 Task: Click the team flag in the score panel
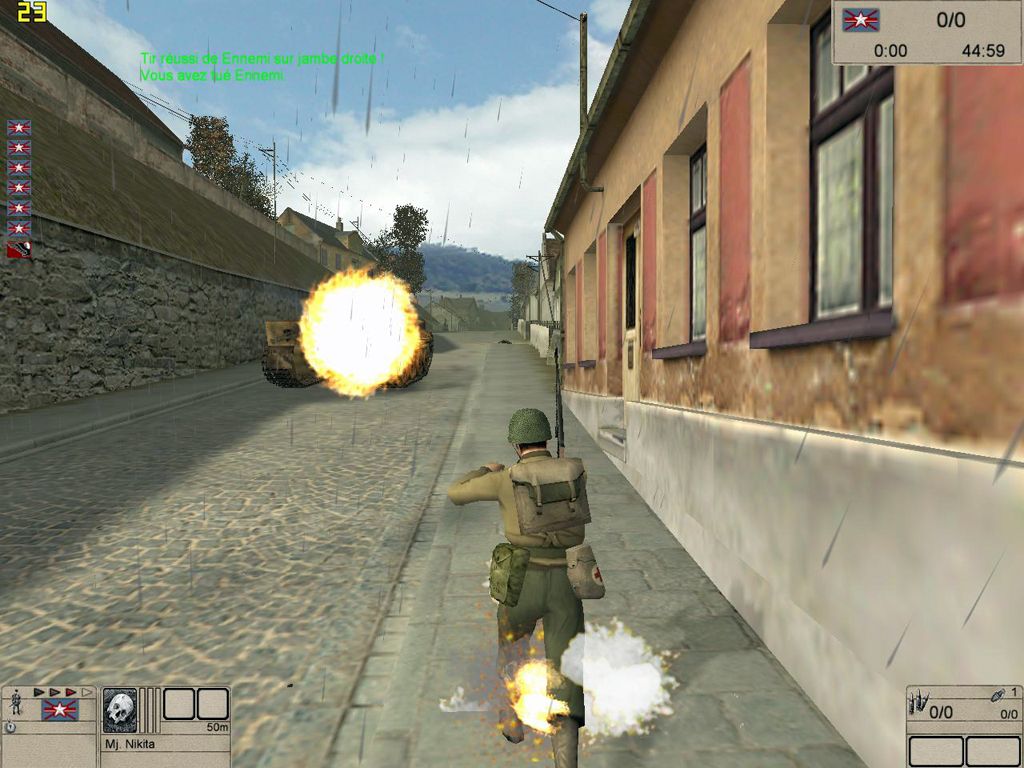(859, 20)
